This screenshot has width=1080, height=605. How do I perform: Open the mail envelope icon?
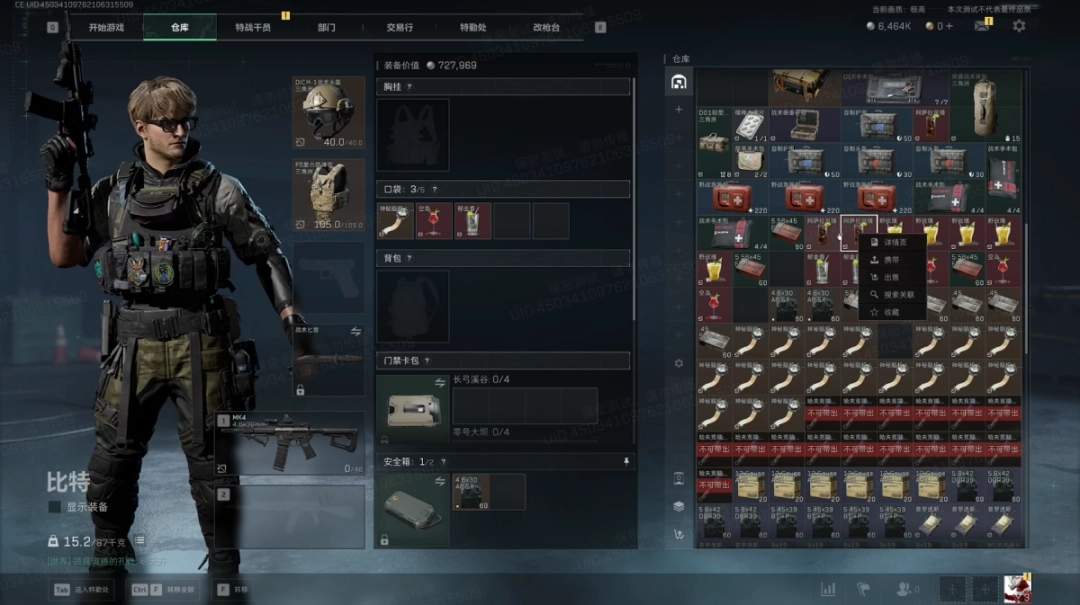click(982, 26)
